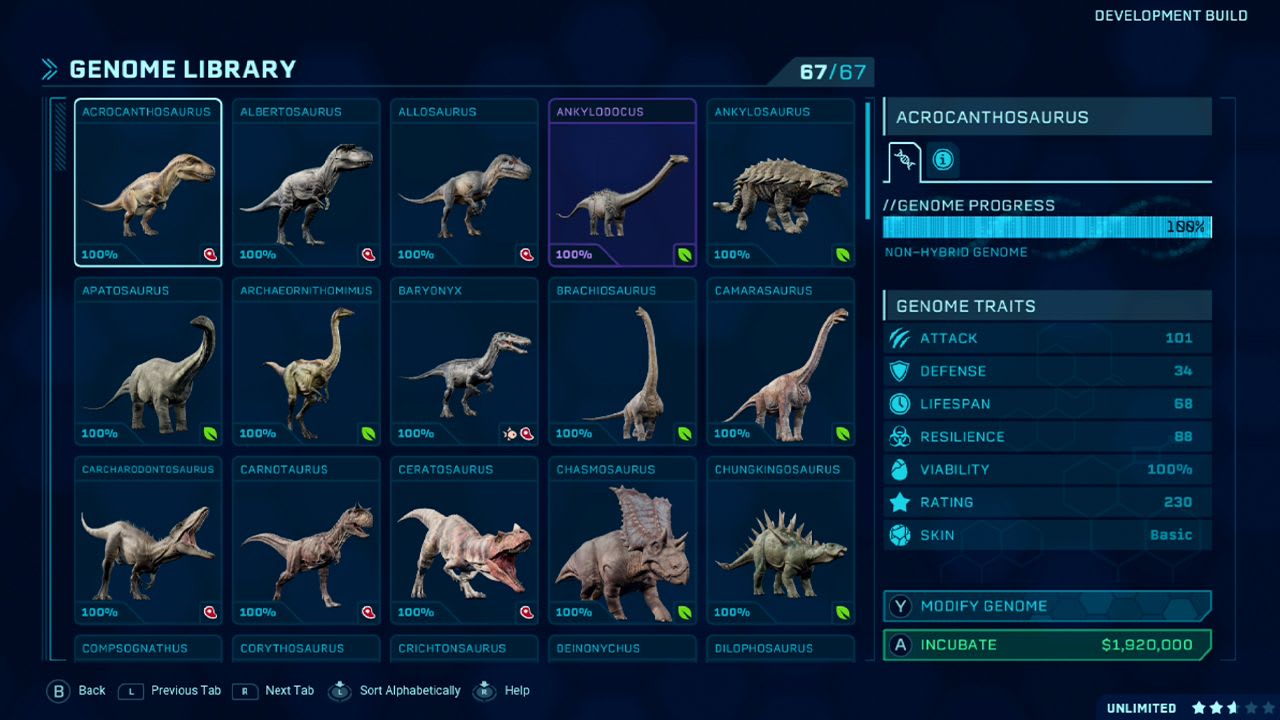Click the fish diet icon on Baryonyx card
The height and width of the screenshot is (720, 1280).
(x=512, y=434)
